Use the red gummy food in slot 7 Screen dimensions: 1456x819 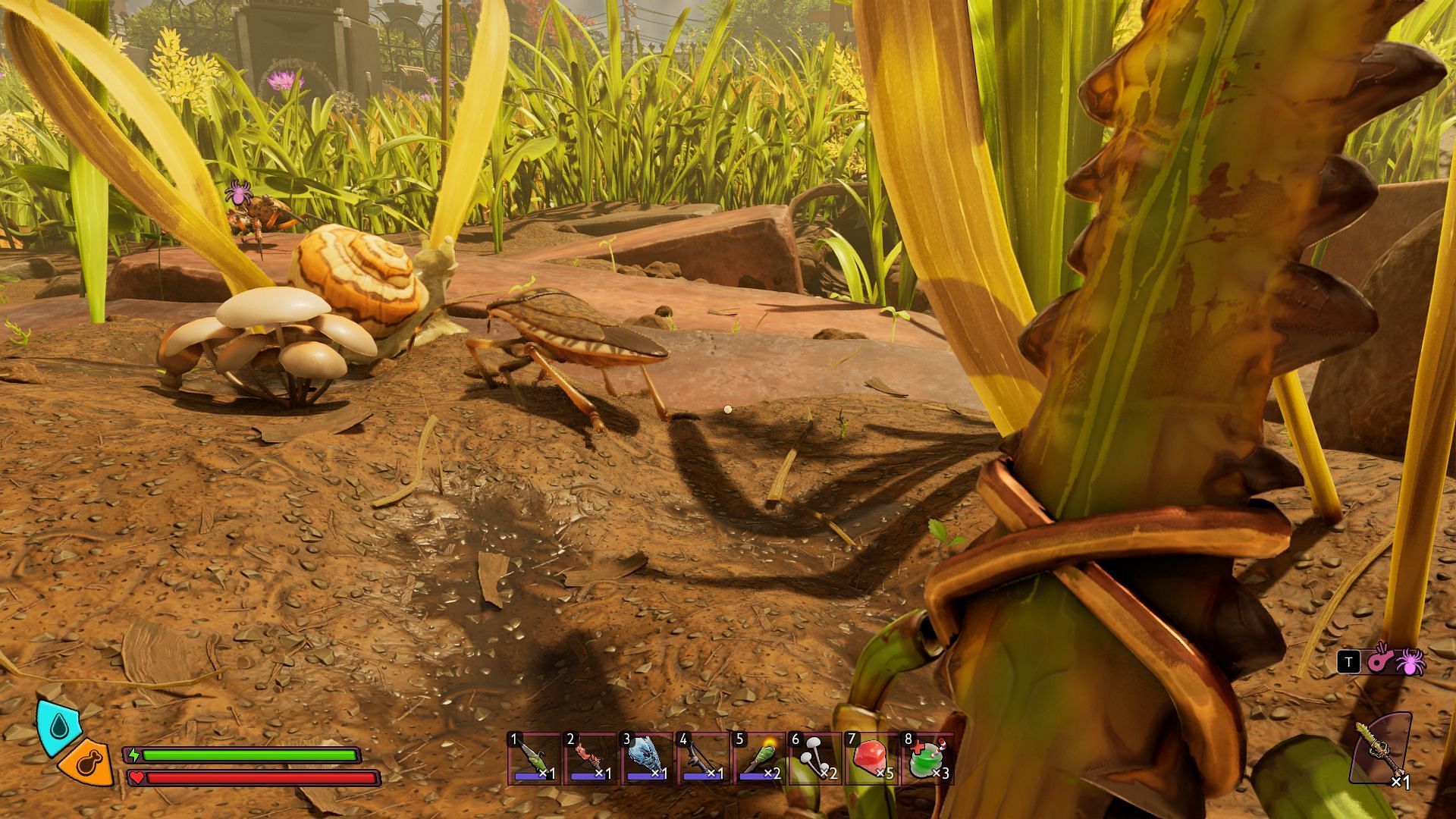pos(871,758)
